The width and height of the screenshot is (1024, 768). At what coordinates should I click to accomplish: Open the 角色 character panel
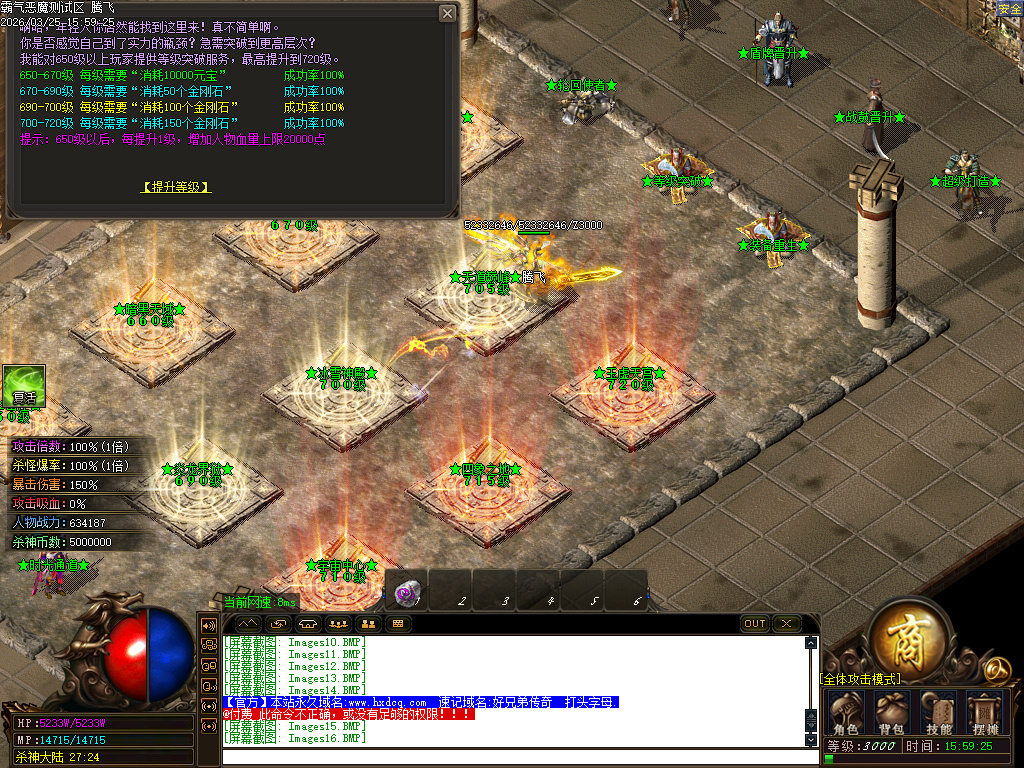[847, 713]
